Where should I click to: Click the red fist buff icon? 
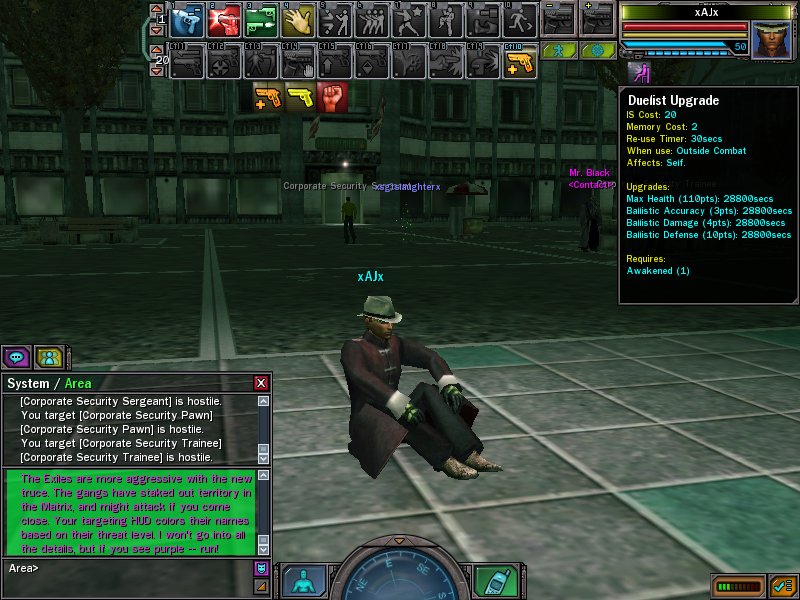pyautogui.click(x=332, y=97)
